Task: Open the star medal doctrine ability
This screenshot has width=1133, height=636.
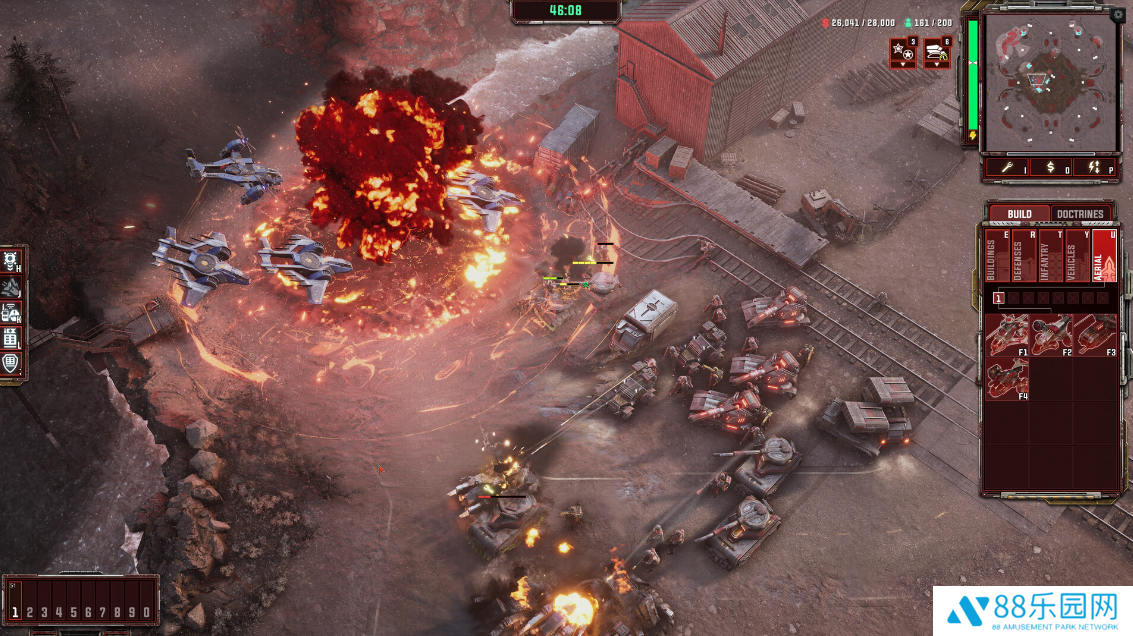Action: [903, 53]
